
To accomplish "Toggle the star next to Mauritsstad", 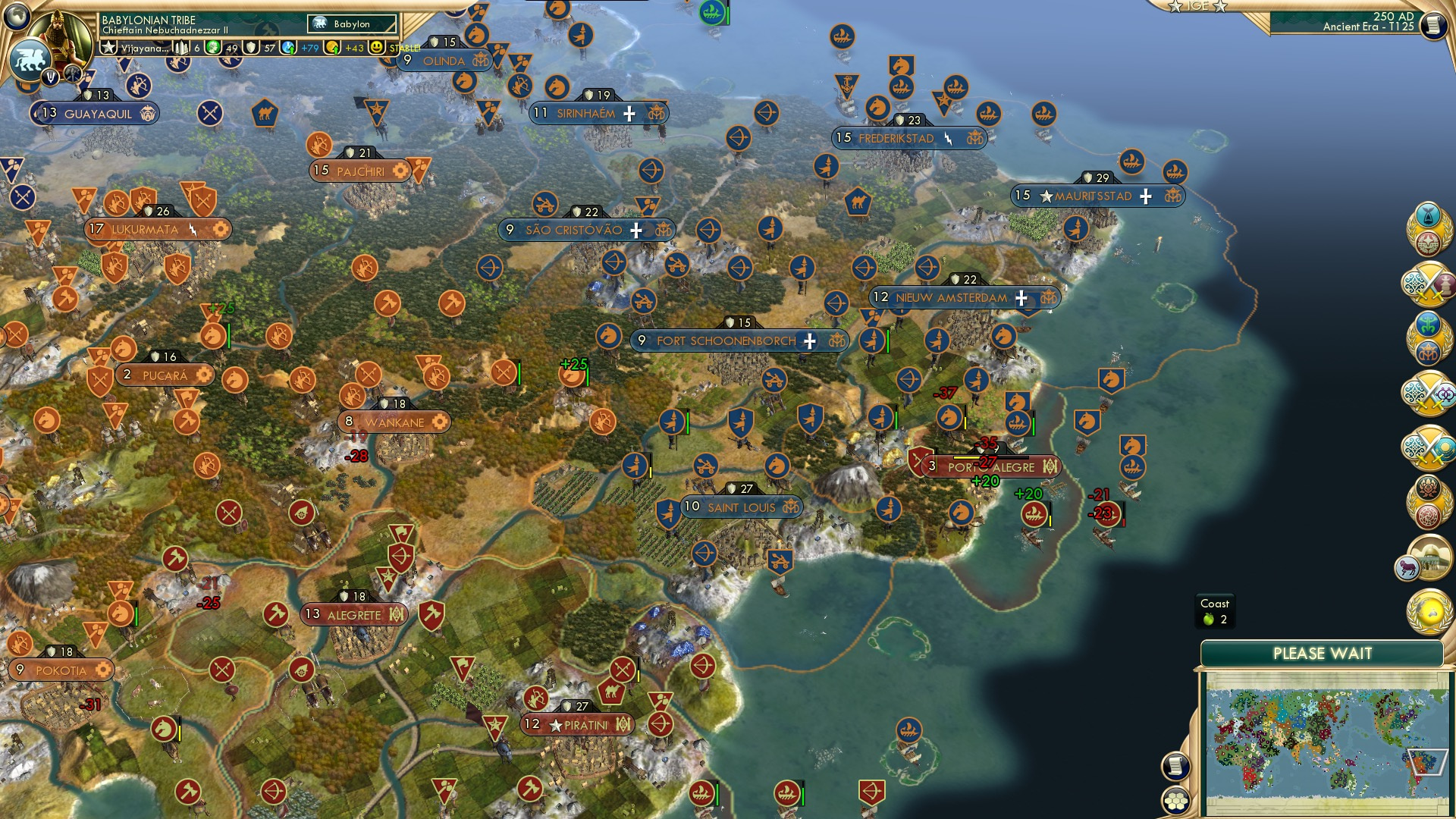I will click(1044, 196).
